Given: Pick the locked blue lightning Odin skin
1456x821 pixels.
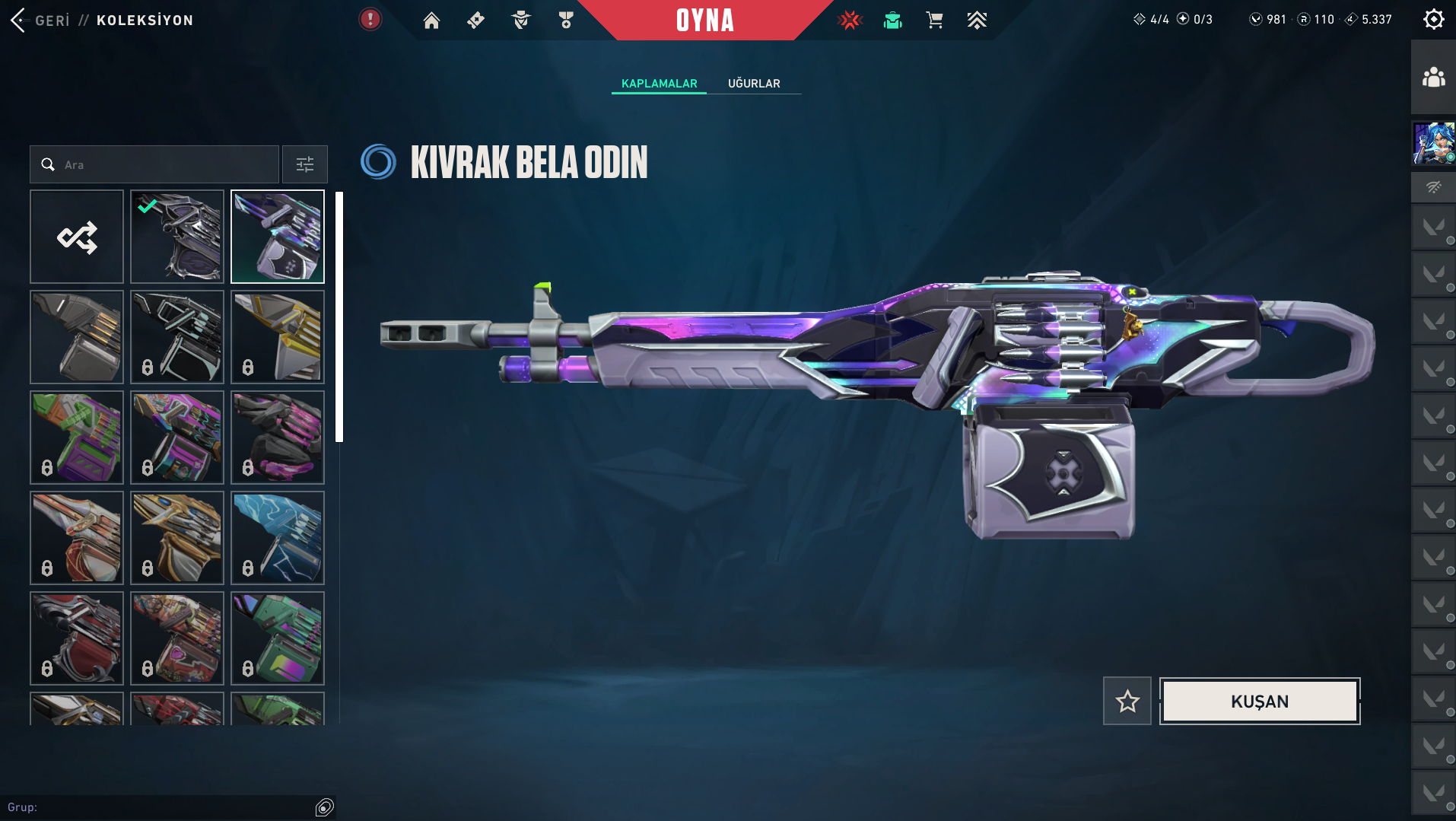Looking at the screenshot, I should [278, 538].
